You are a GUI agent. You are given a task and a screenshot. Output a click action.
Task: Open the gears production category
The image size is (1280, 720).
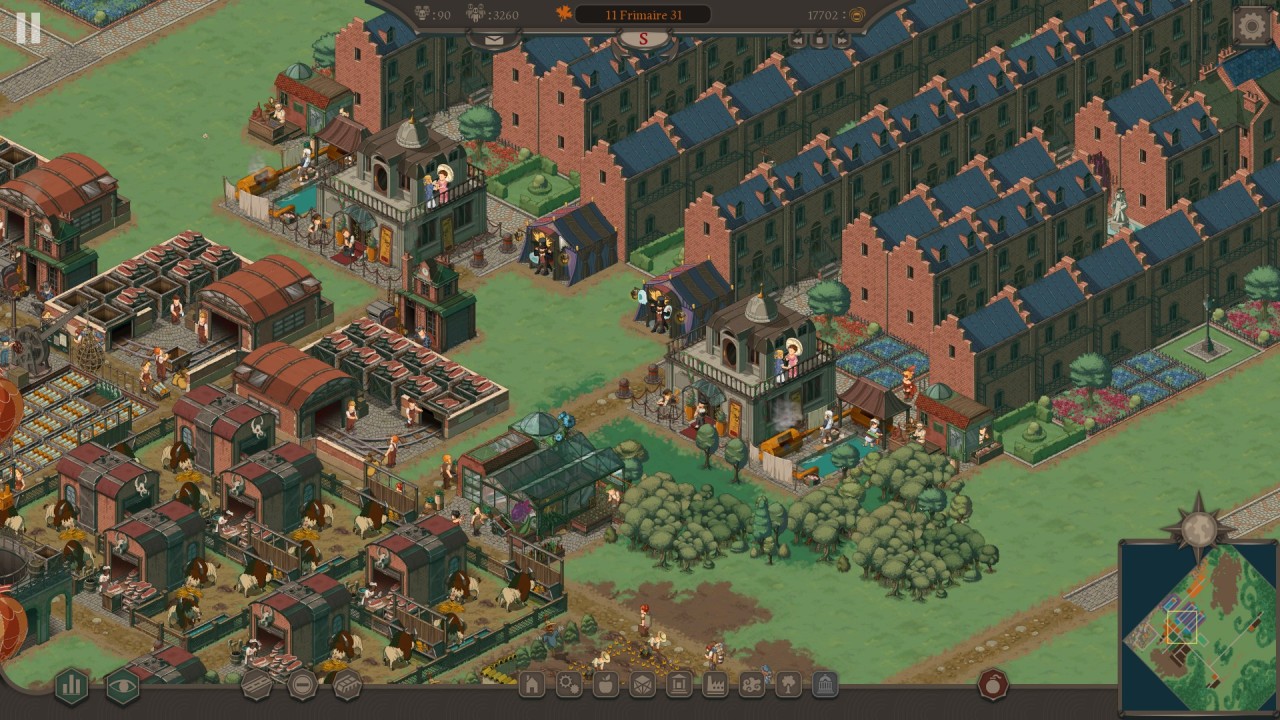(x=569, y=685)
